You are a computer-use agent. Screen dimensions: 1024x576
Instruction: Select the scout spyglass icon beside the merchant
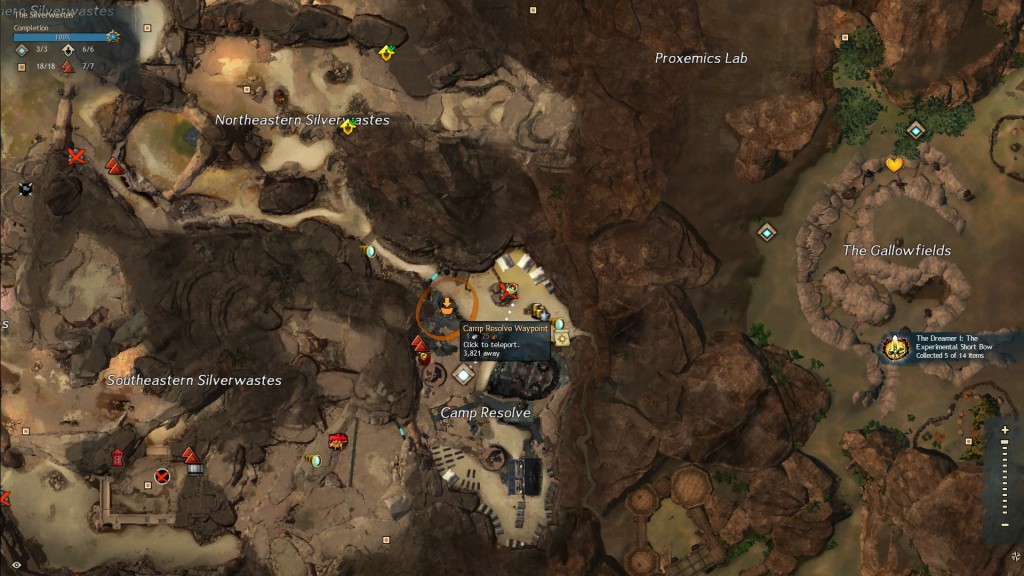point(559,324)
